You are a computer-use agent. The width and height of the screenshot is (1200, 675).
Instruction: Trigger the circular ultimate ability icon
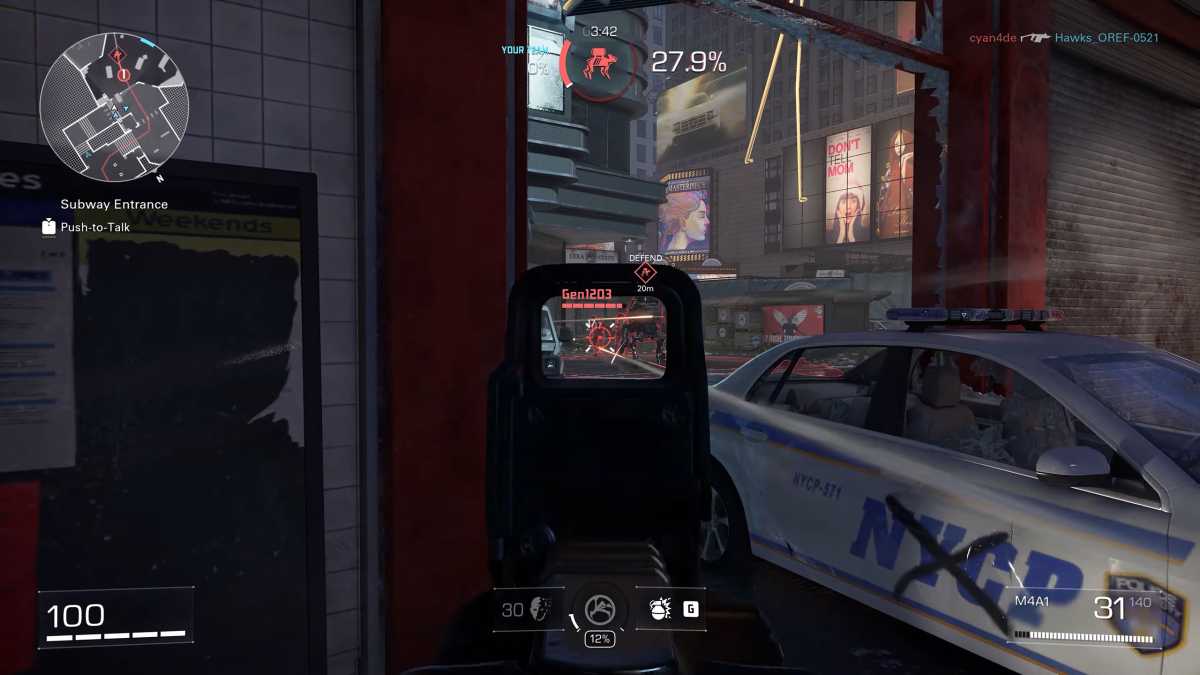point(599,607)
